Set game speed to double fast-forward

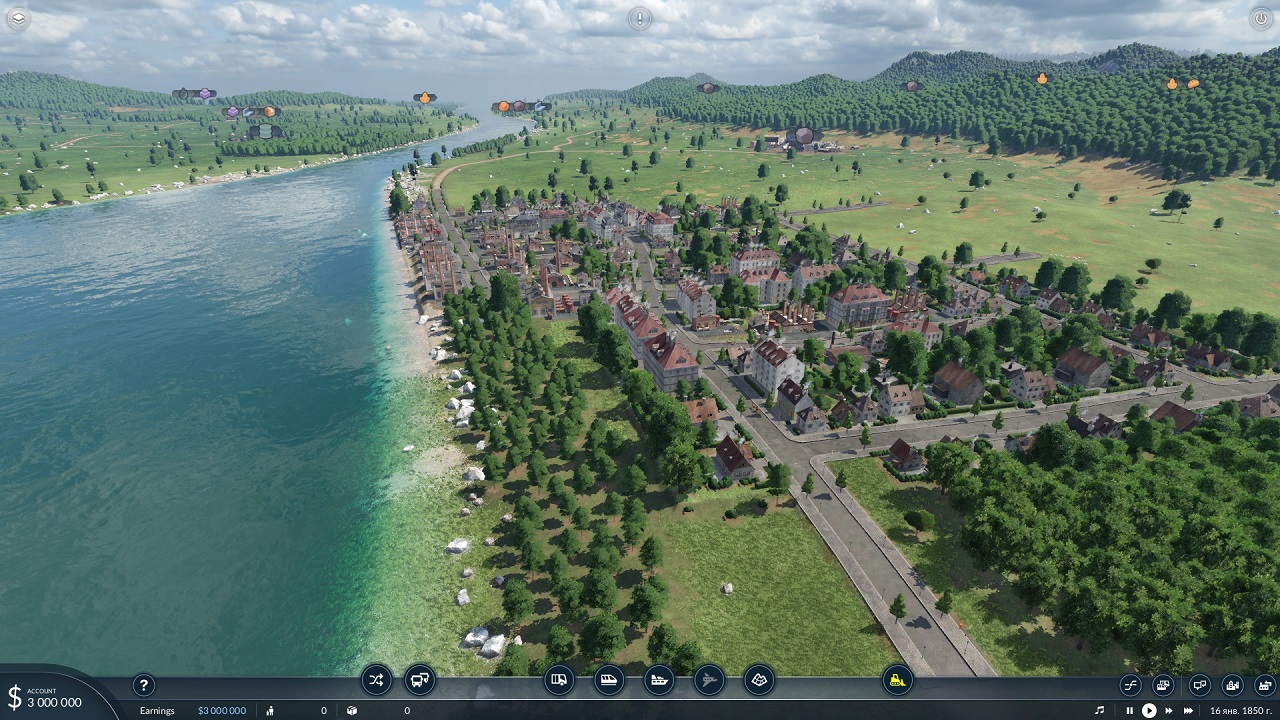tap(1169, 710)
